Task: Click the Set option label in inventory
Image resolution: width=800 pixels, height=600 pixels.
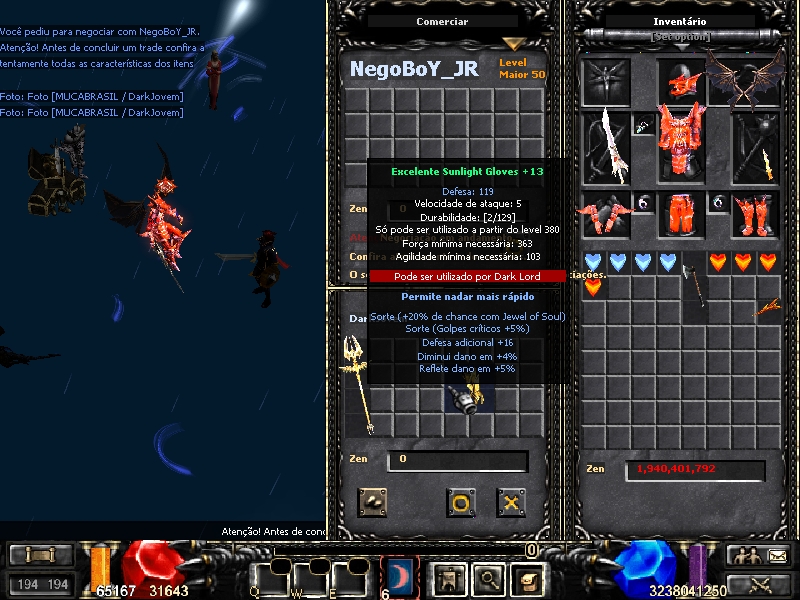Action: 681,37
